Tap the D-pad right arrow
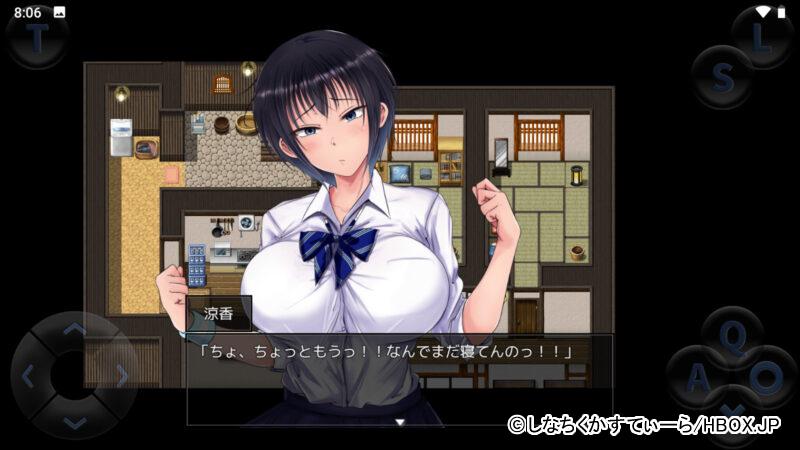 (x=122, y=376)
